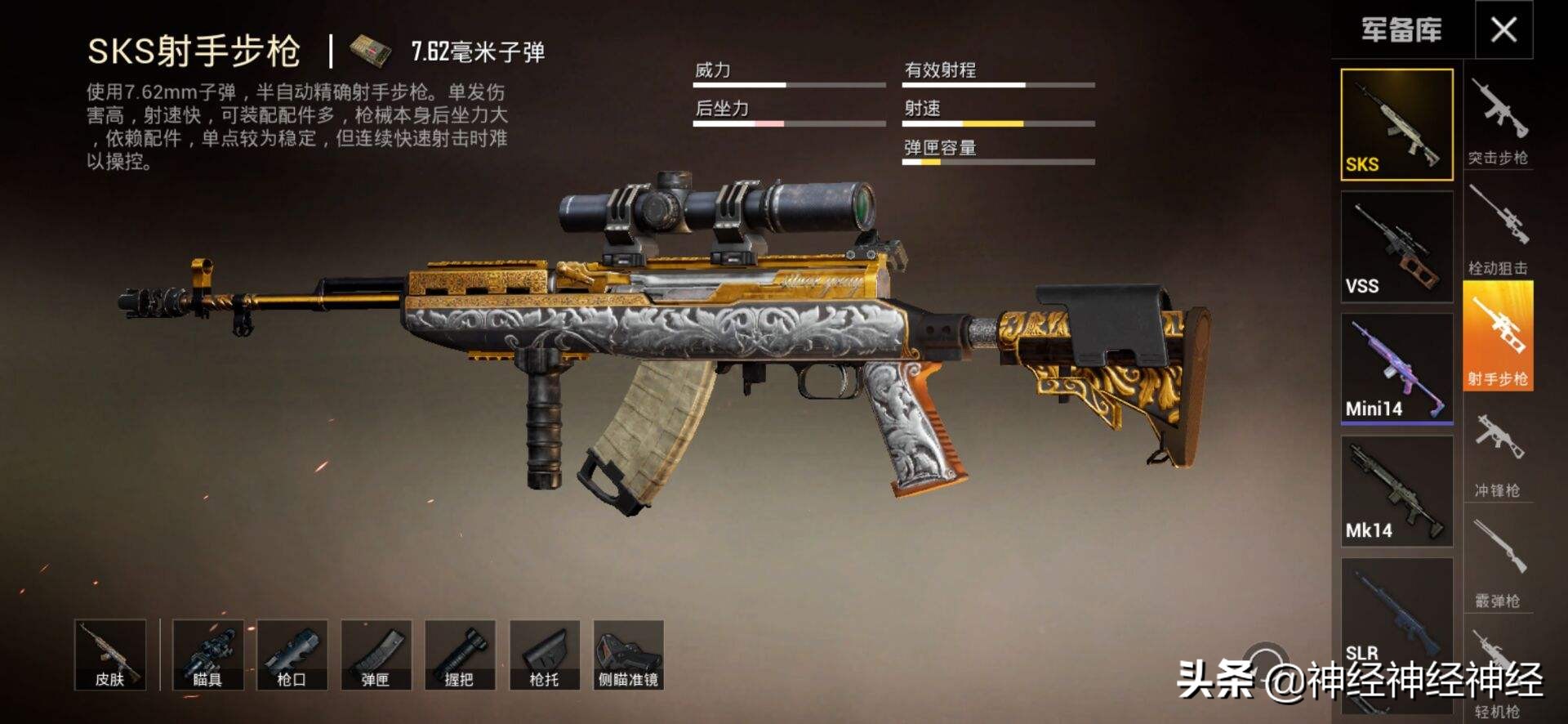Open the 霰弹枪 shotgun category
This screenshot has height=724, width=1568.
coord(1498,562)
